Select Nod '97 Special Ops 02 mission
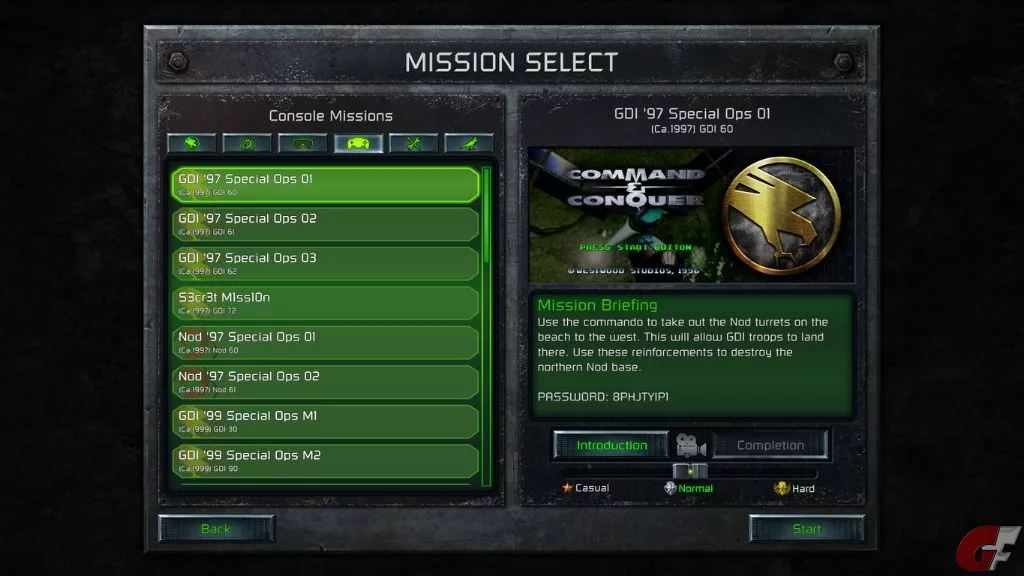The image size is (1024, 576). (324, 382)
